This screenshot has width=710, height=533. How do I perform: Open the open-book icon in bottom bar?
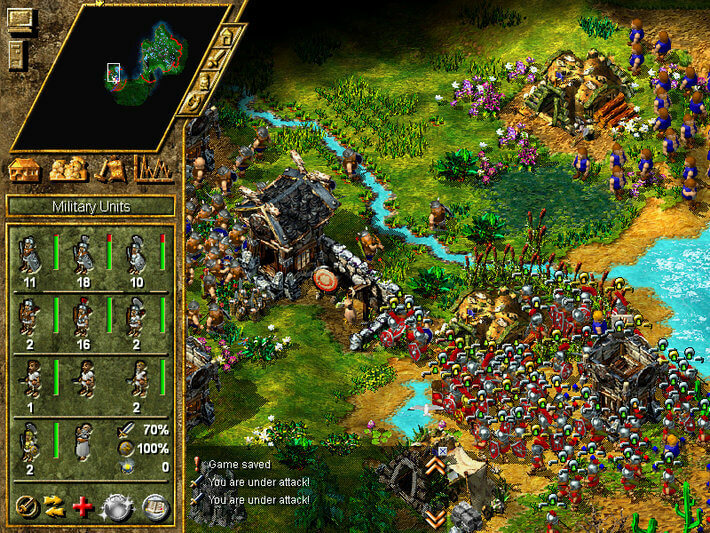click(x=155, y=506)
